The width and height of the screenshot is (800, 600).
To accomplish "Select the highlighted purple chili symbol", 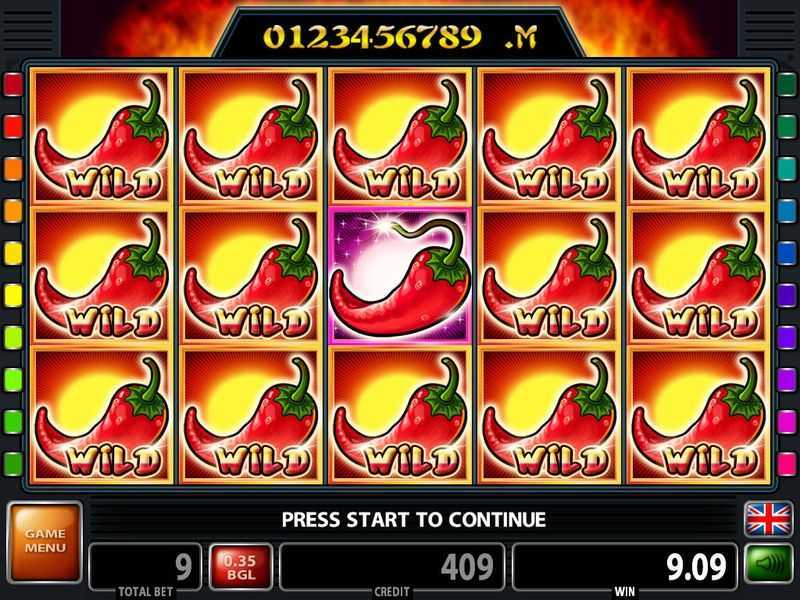I will (x=401, y=275).
